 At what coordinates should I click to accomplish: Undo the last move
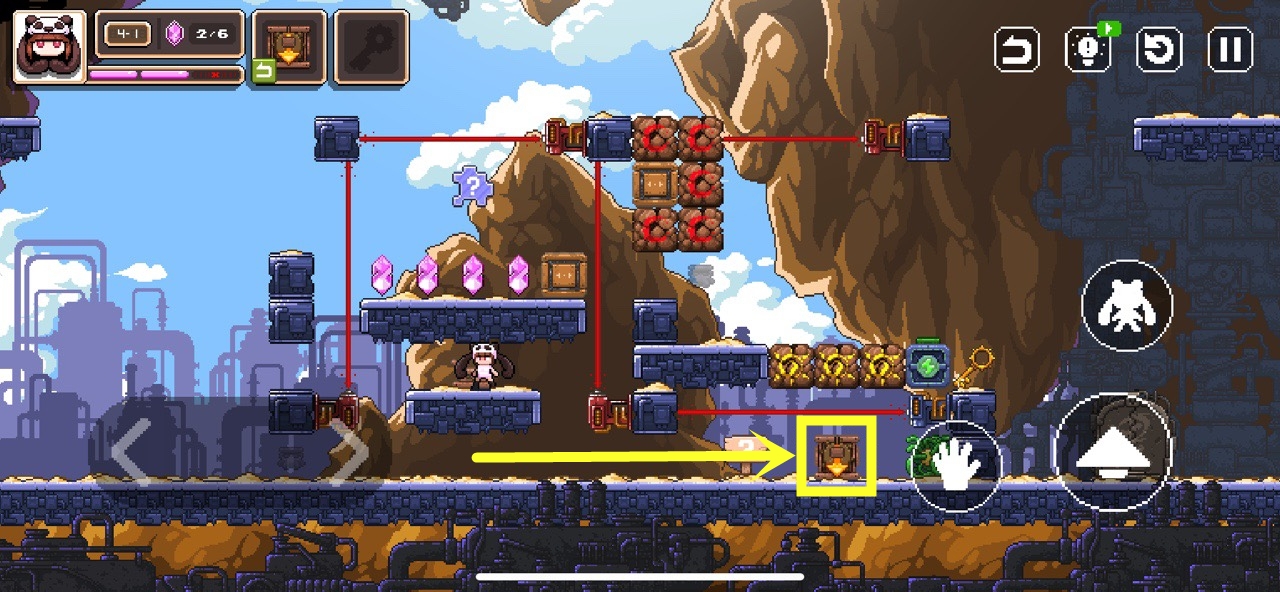point(1017,50)
